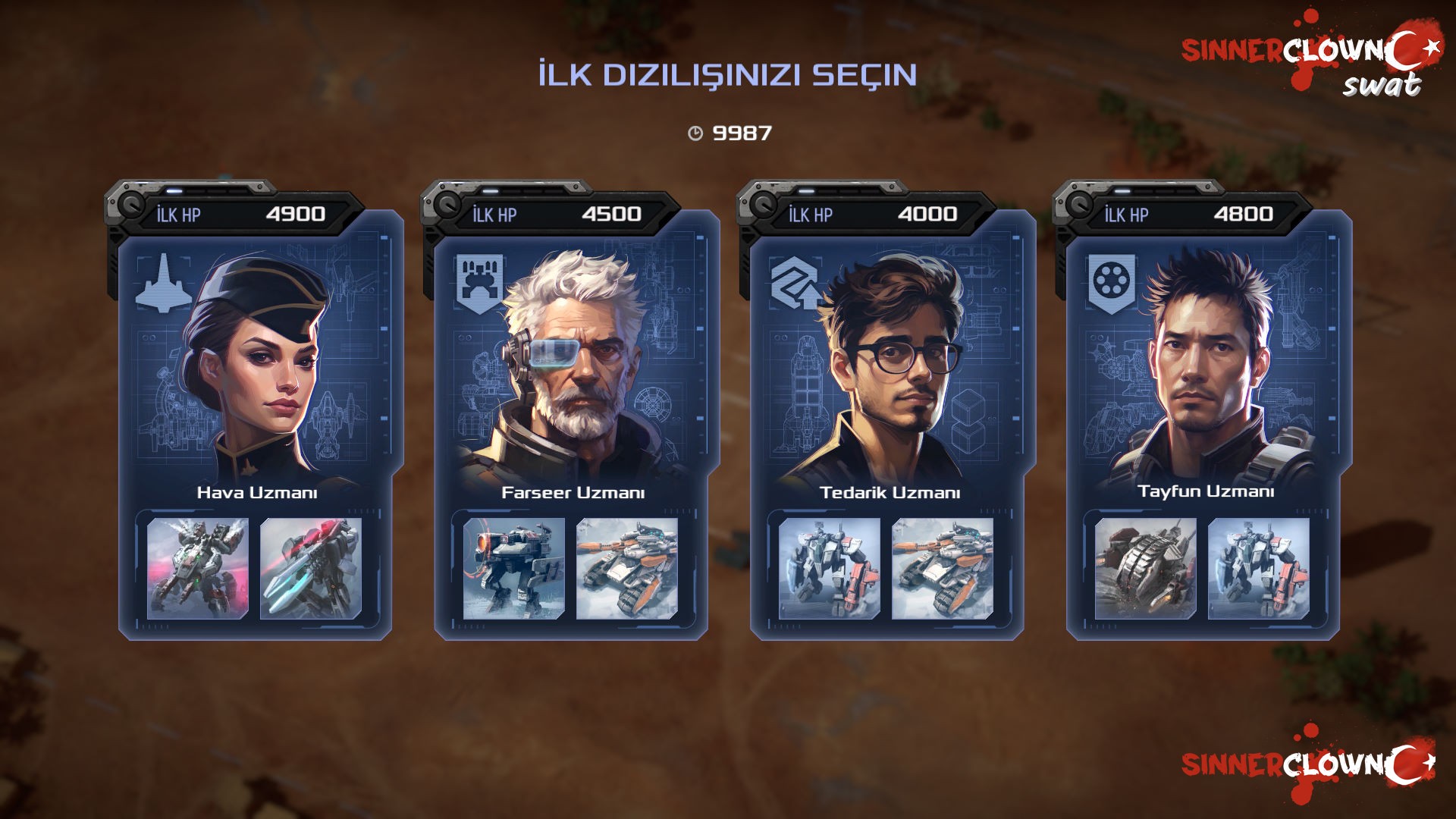Select the left unit thumbnail under Tedarik Uzmanı

click(x=830, y=568)
